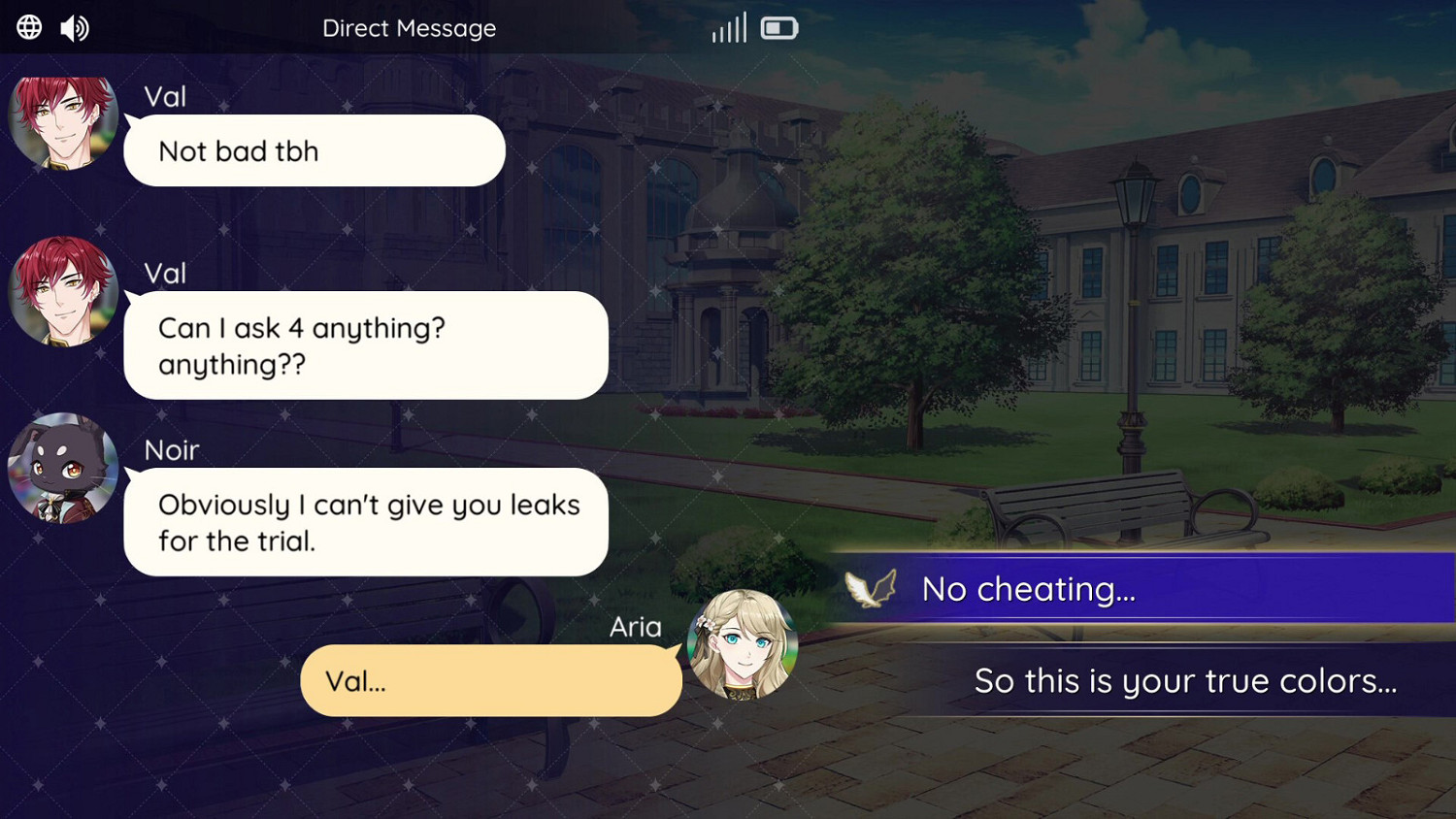Open the Direct Message header dropdown
Screen dimensions: 1456x819
pyautogui.click(x=410, y=28)
